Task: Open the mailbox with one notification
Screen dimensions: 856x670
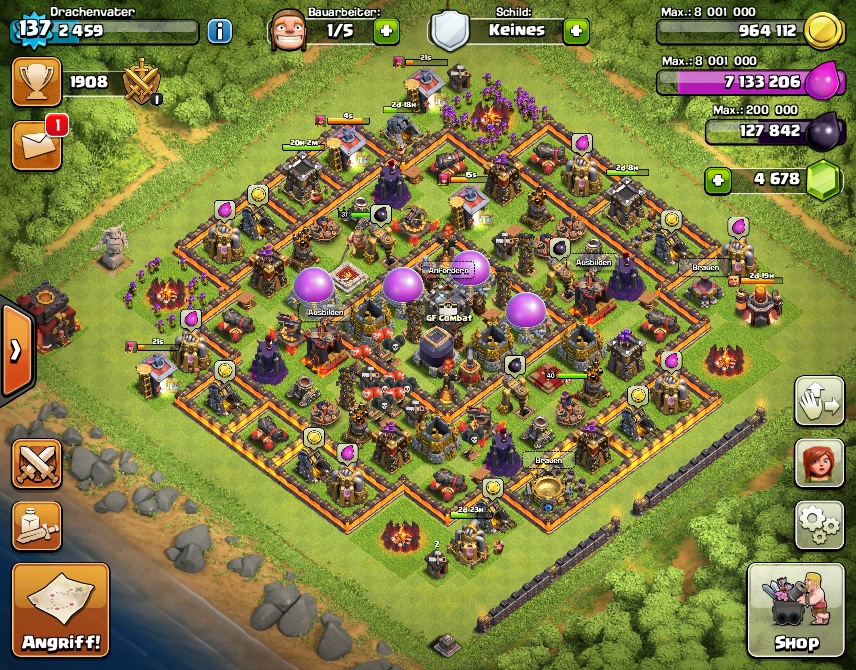Action: (x=36, y=145)
